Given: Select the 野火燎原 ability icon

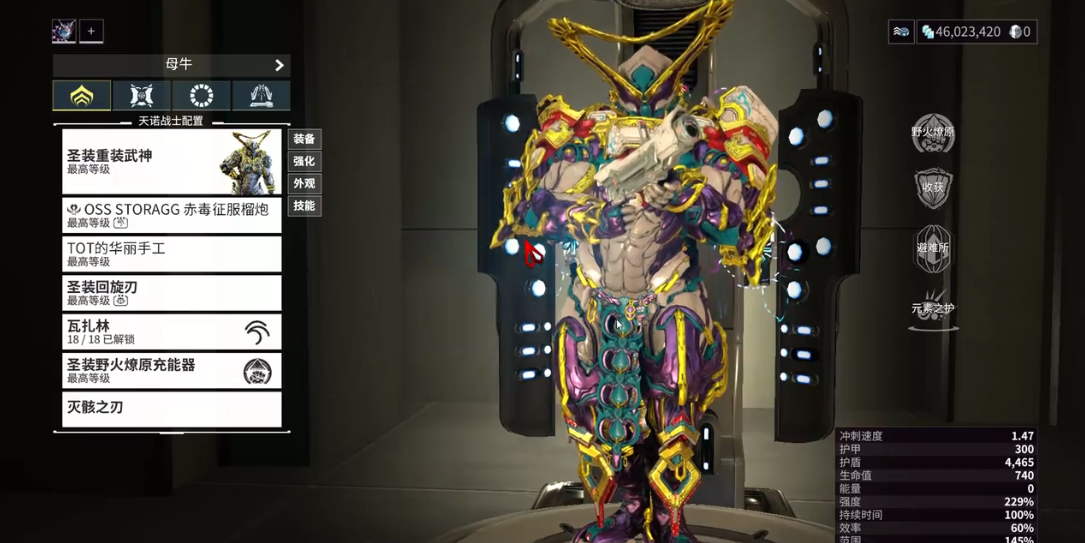Looking at the screenshot, I should 933,133.
